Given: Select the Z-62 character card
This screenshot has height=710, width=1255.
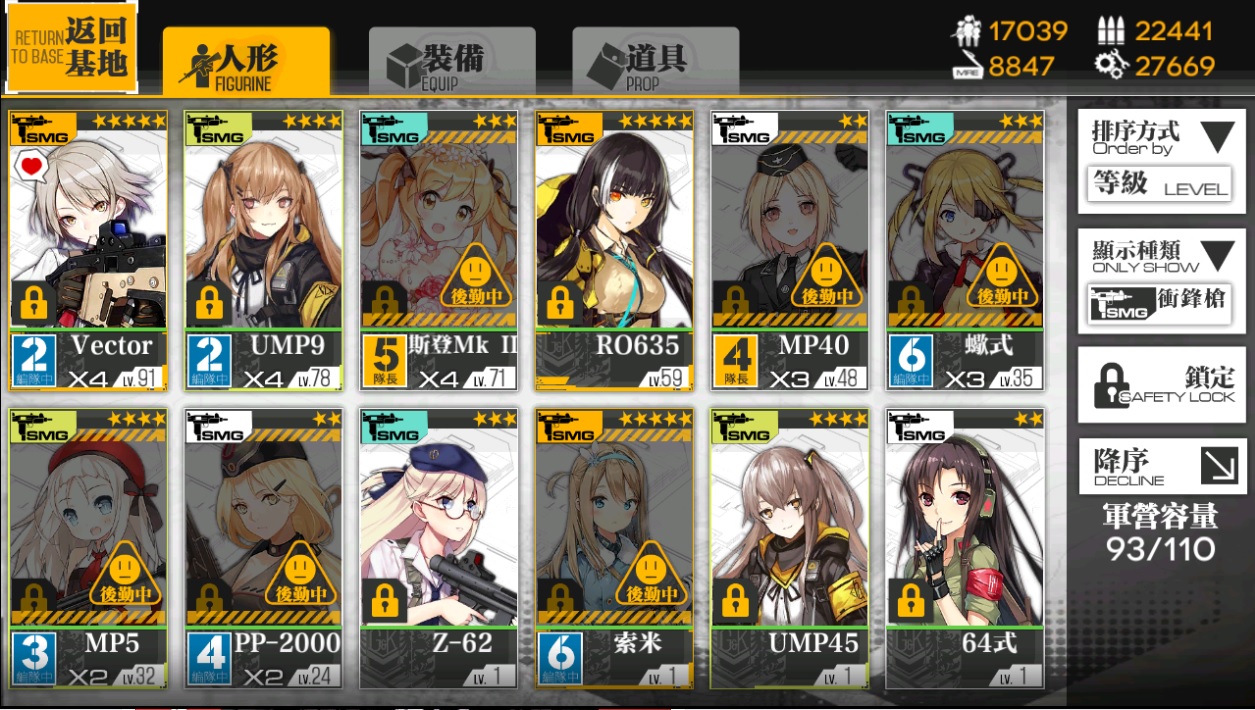Looking at the screenshot, I should pos(439,548).
